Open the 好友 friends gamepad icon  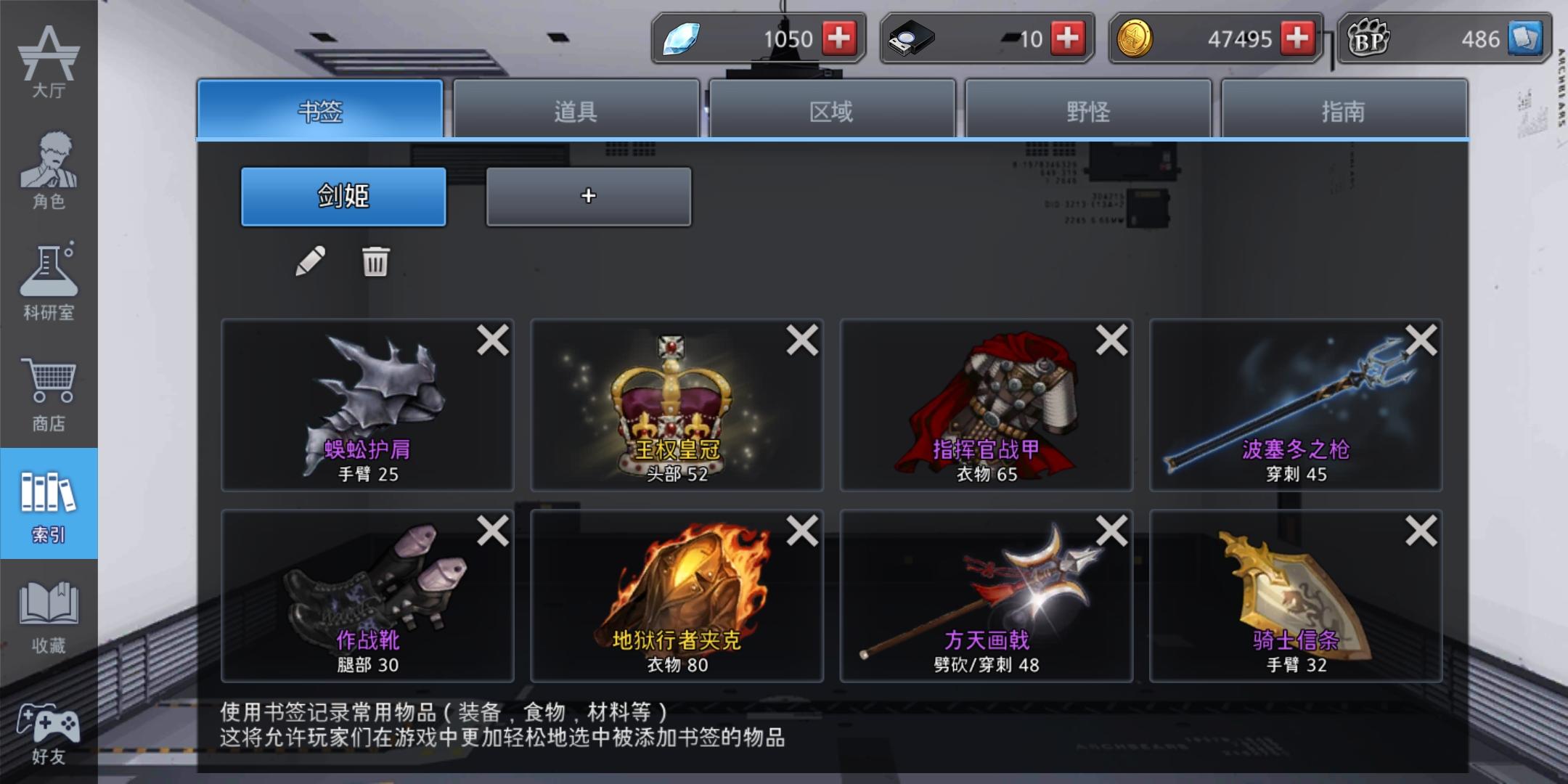click(x=49, y=726)
